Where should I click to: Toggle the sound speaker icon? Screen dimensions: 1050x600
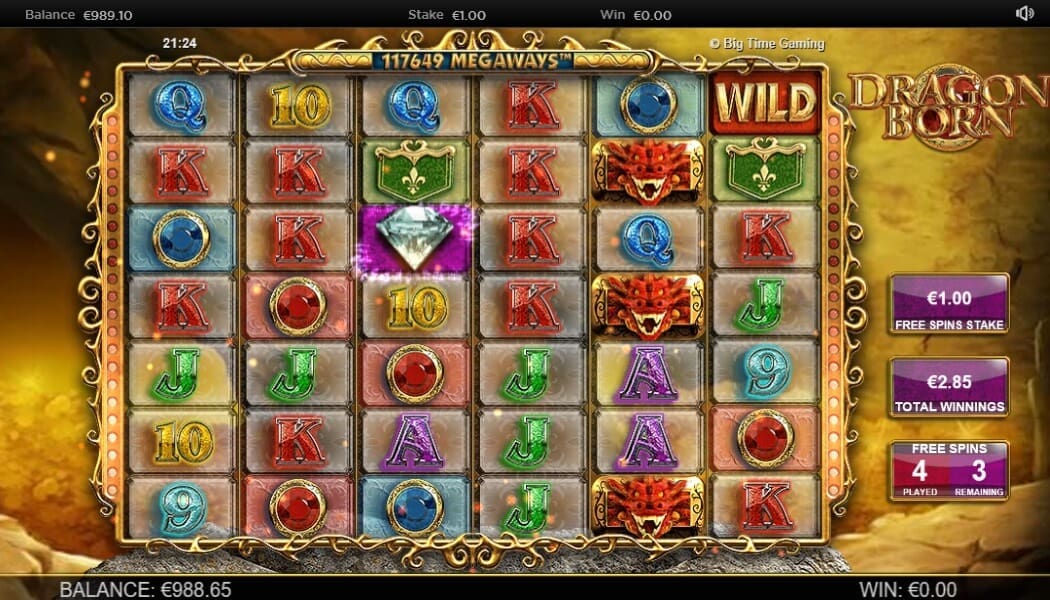pyautogui.click(x=1024, y=14)
